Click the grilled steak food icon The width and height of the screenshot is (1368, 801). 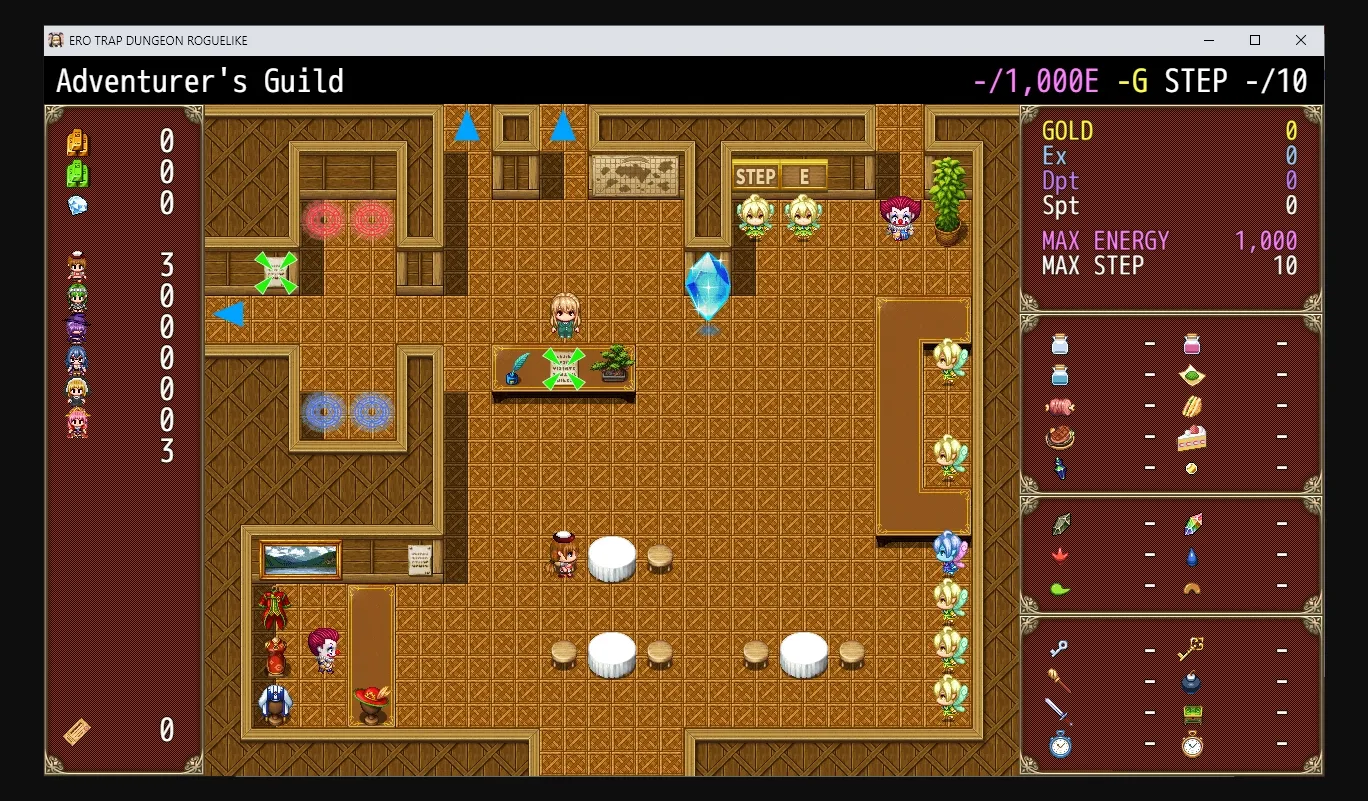click(1061, 436)
